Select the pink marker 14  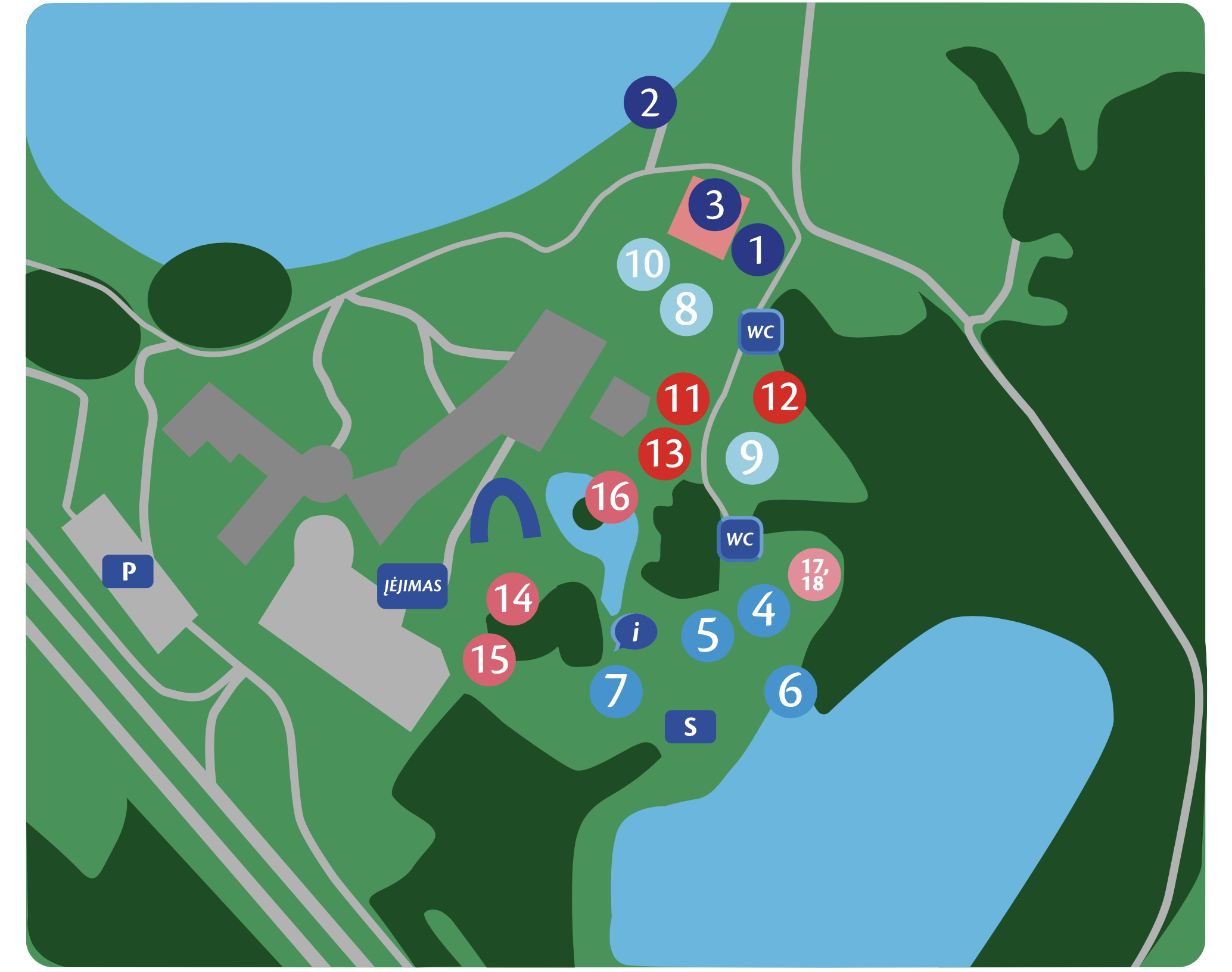click(513, 599)
